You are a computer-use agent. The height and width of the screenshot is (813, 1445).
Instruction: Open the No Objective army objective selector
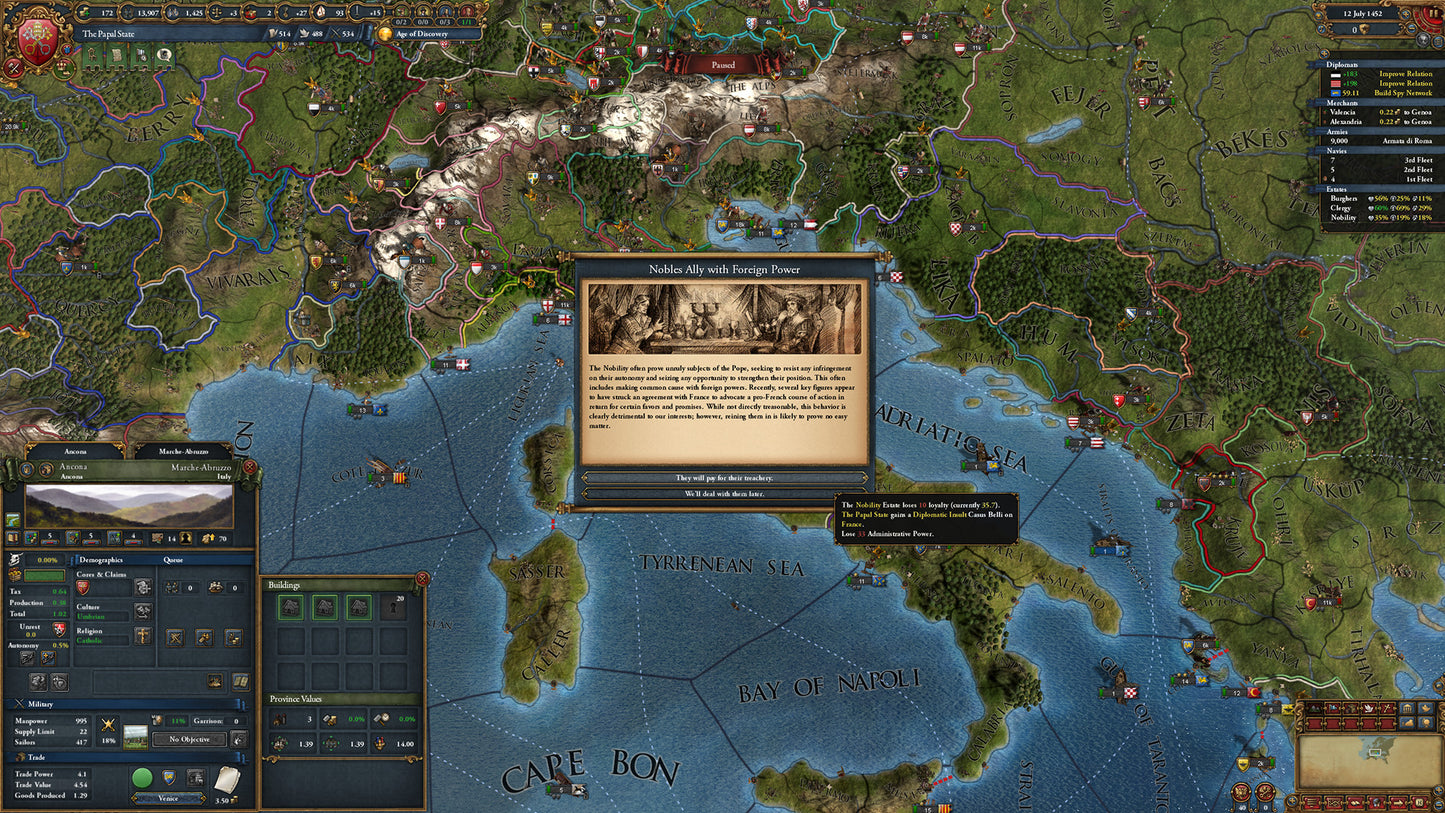[x=189, y=739]
